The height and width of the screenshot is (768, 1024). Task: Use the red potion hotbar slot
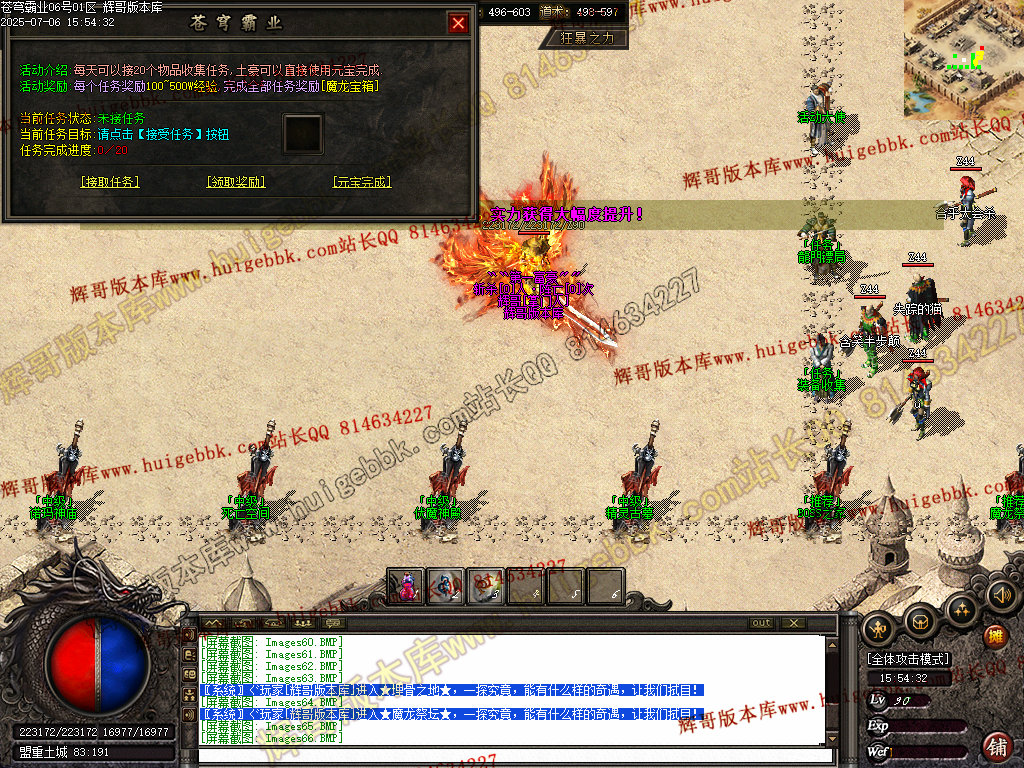406,587
